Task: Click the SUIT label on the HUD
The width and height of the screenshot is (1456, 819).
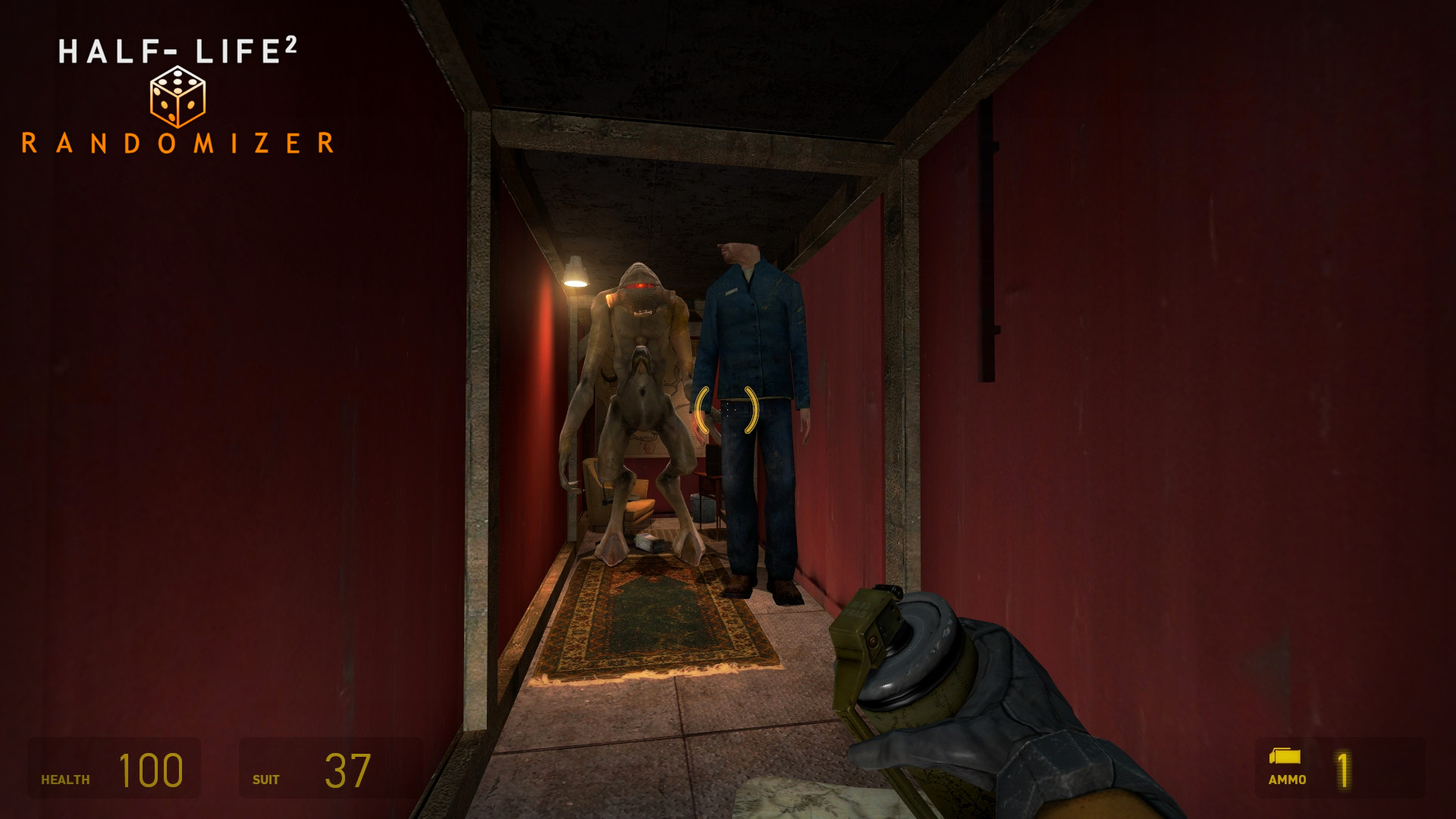Action: tap(265, 778)
